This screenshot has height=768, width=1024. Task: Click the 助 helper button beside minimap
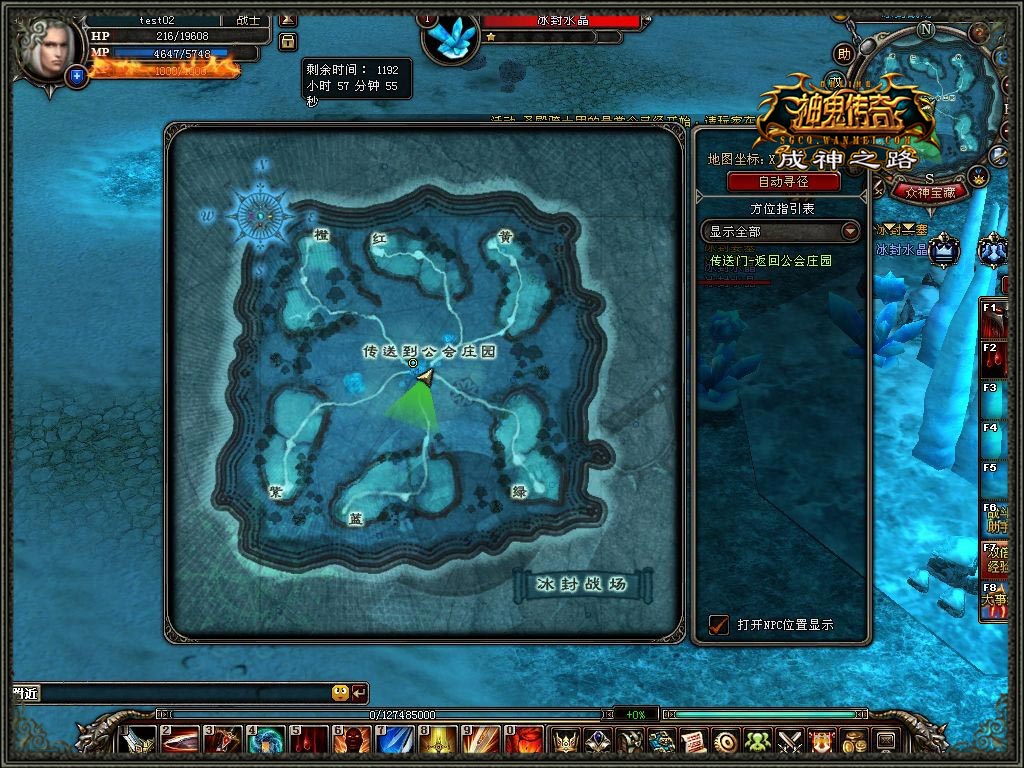tap(844, 54)
